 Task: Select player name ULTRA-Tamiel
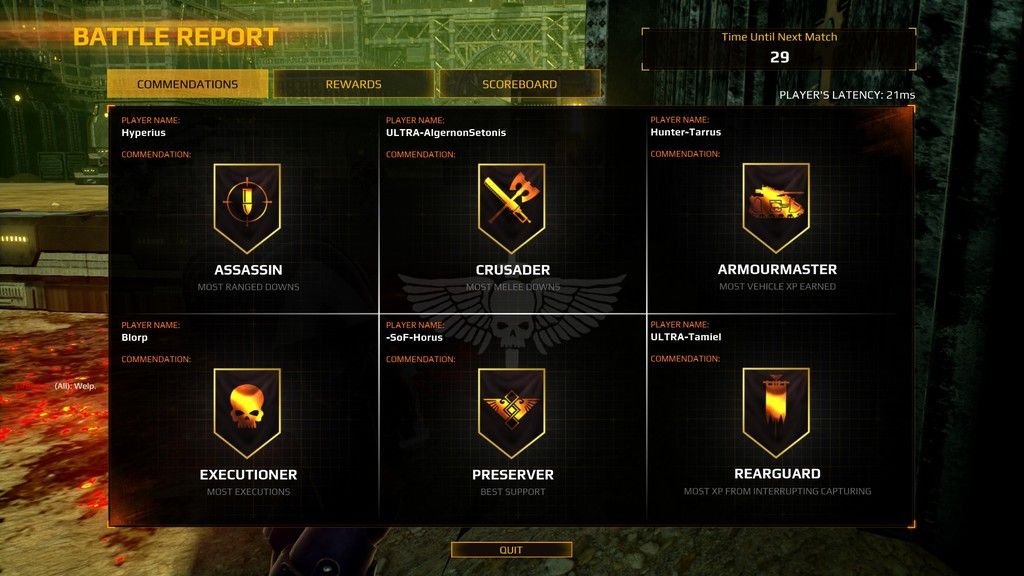point(685,337)
